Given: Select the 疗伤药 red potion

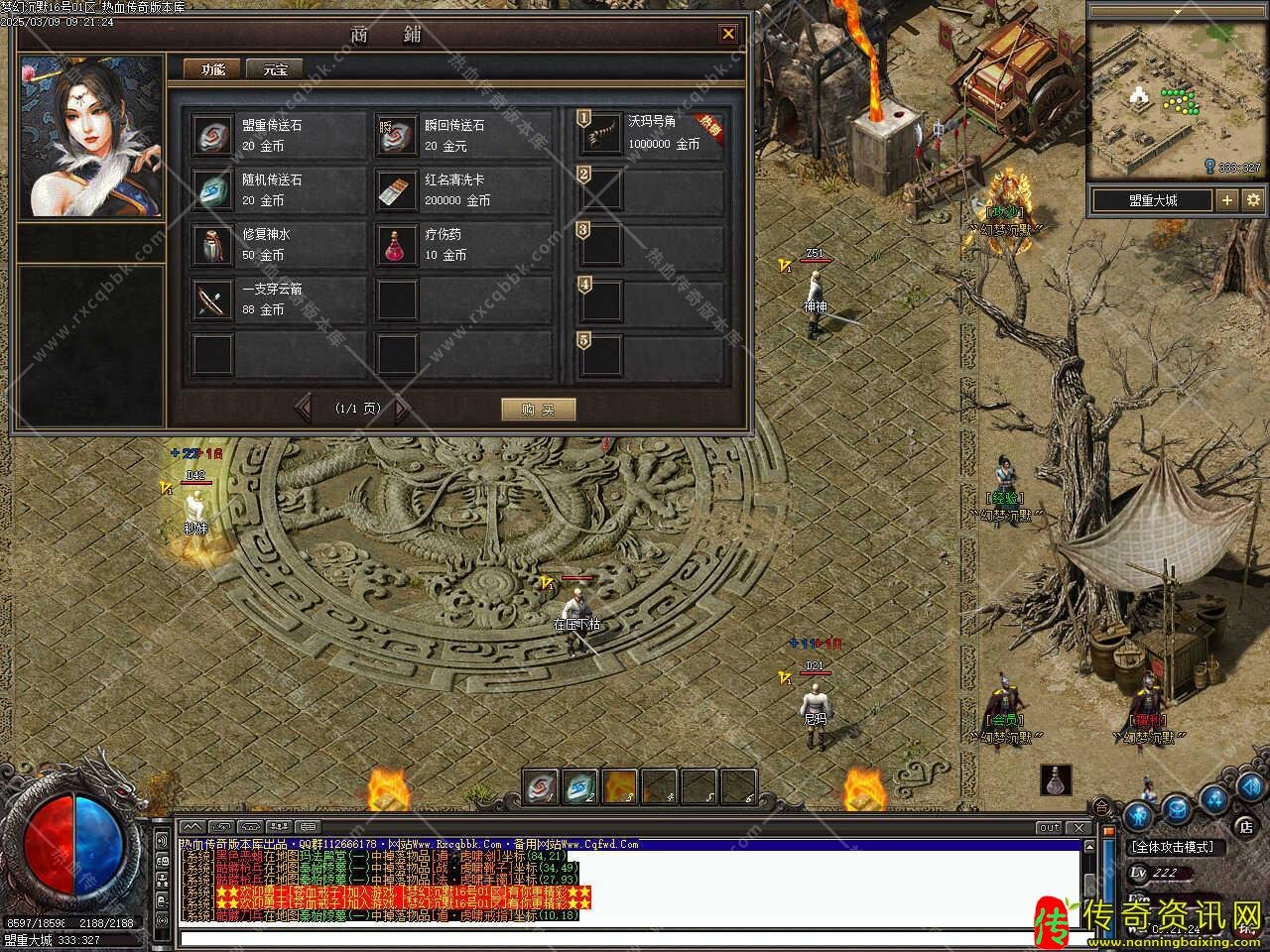Looking at the screenshot, I should pyautogui.click(x=396, y=245).
